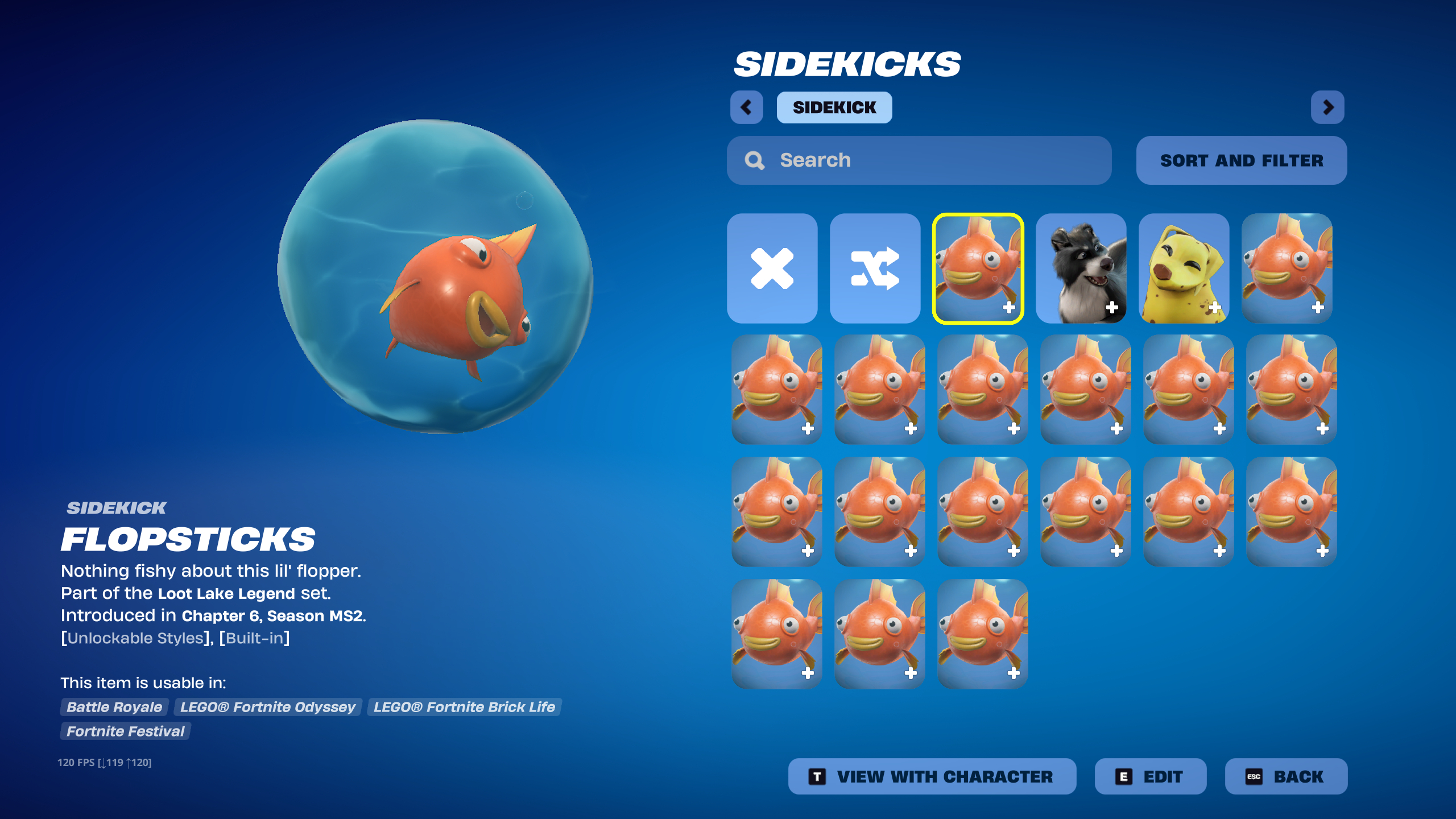Select the shuffle random sidekick tile
This screenshot has height=819, width=1456.
pyautogui.click(x=875, y=268)
